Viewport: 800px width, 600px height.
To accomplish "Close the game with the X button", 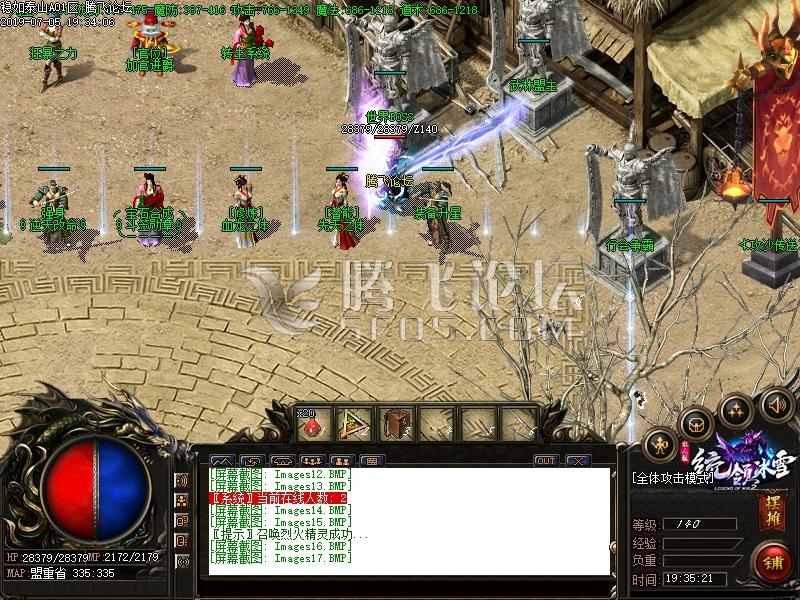I will (x=579, y=461).
